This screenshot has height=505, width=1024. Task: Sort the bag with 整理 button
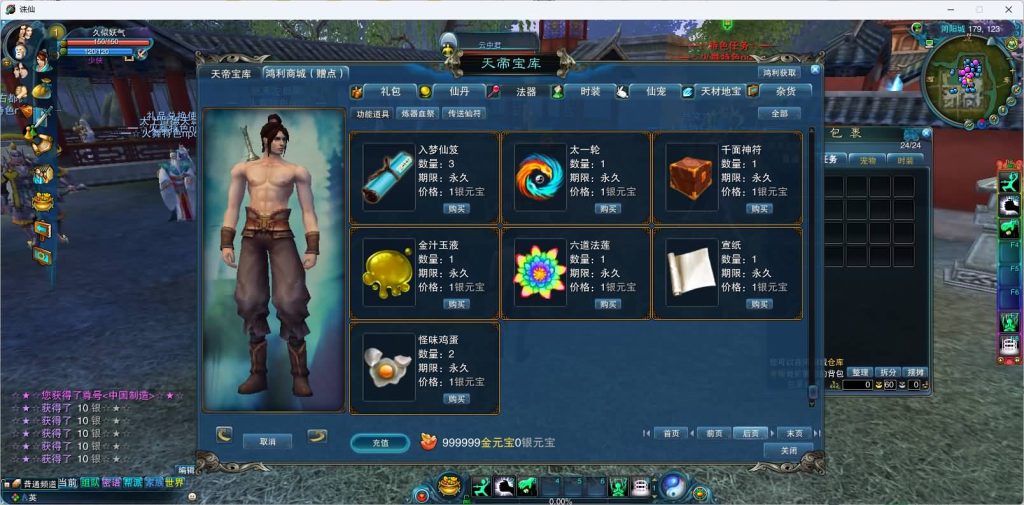coord(861,372)
